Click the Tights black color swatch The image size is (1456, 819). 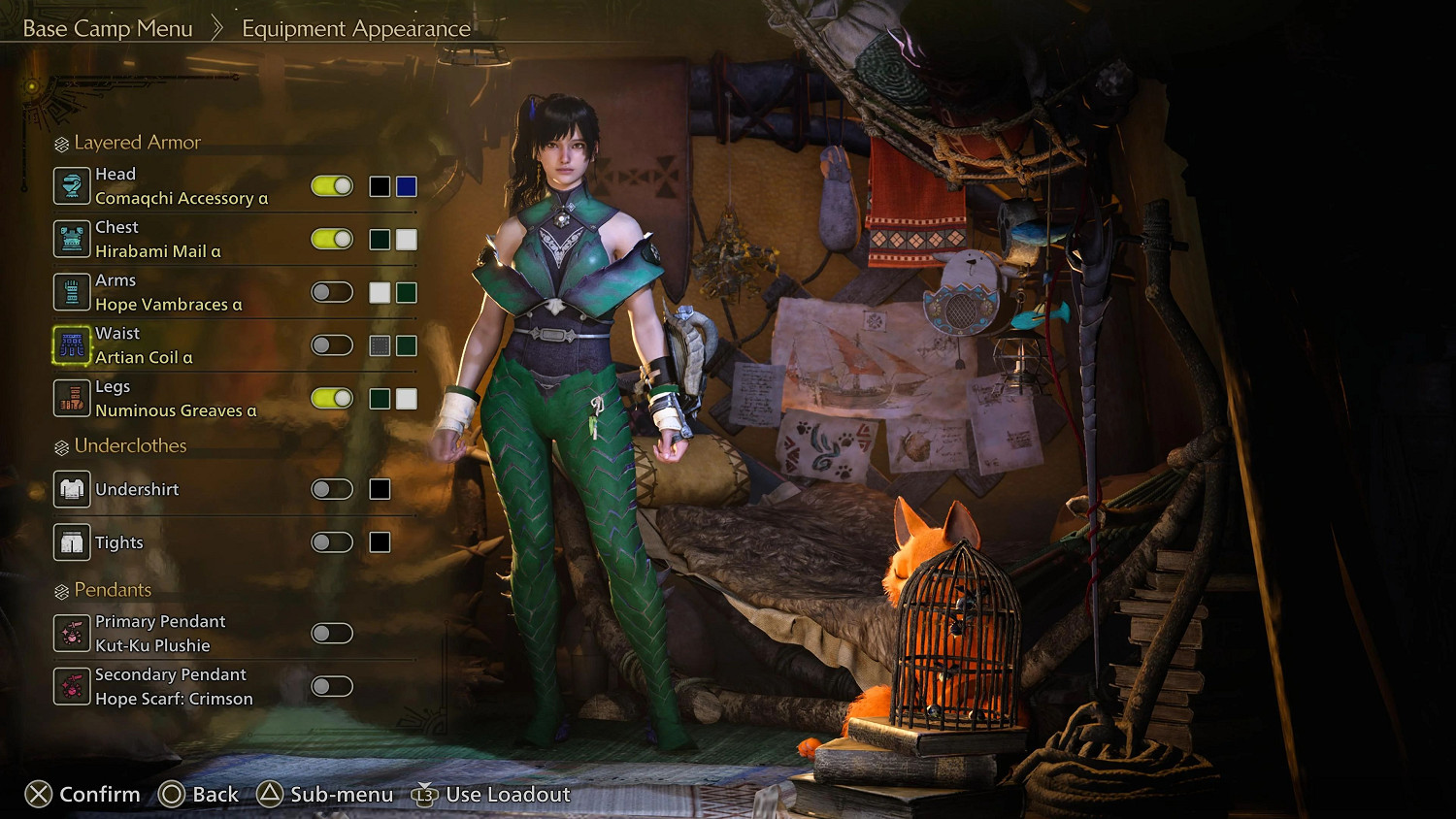tap(380, 542)
